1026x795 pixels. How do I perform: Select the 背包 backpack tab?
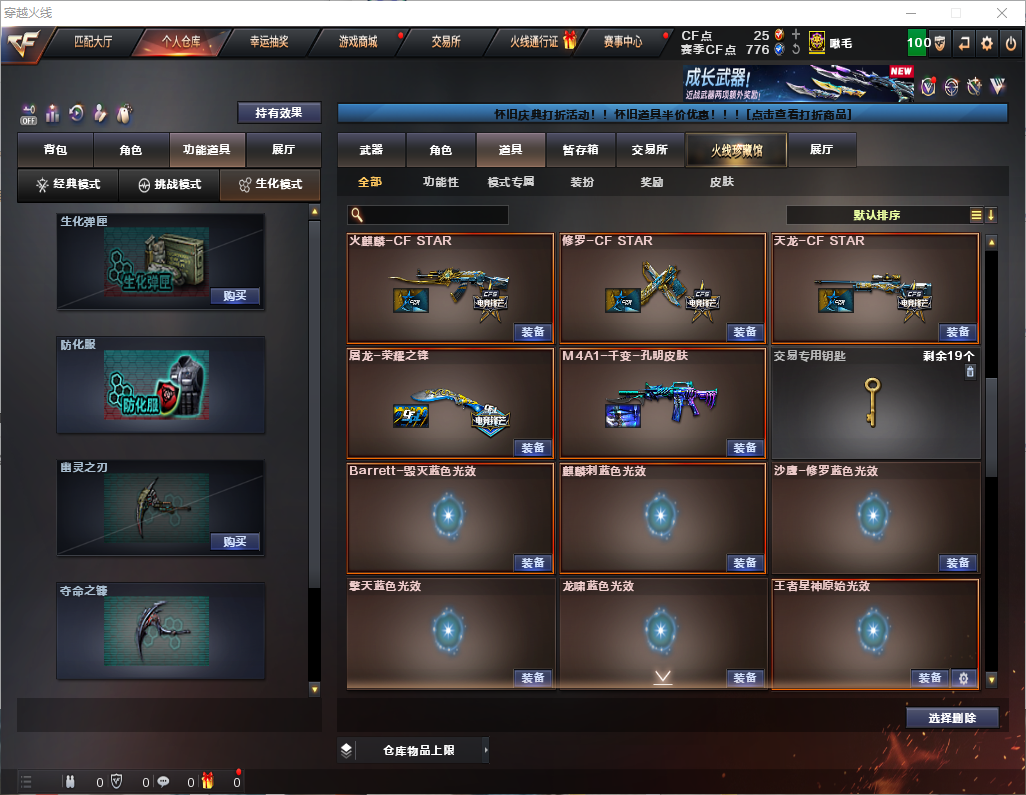(x=55, y=150)
